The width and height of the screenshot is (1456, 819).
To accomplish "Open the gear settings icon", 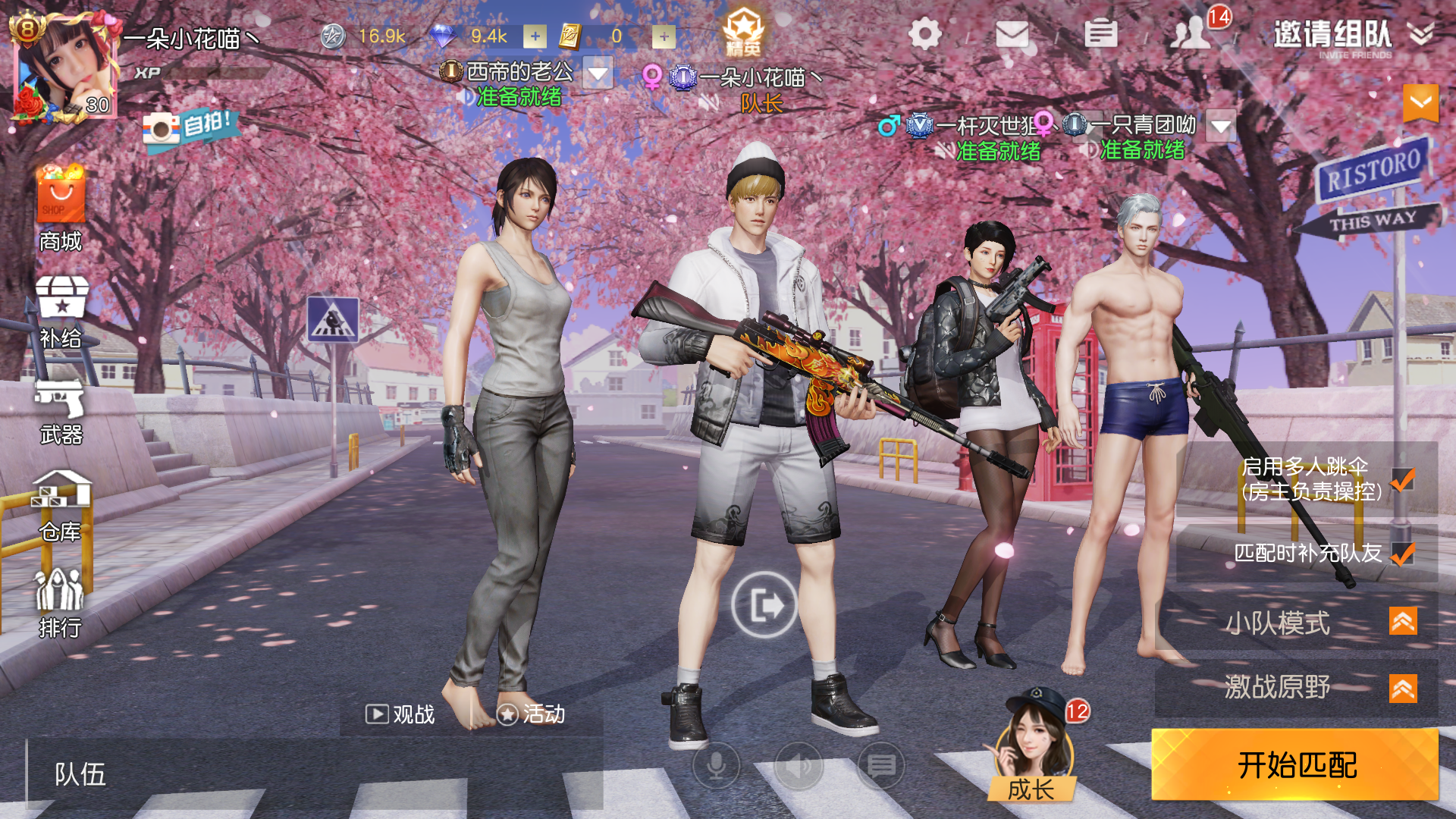I will coord(924,34).
